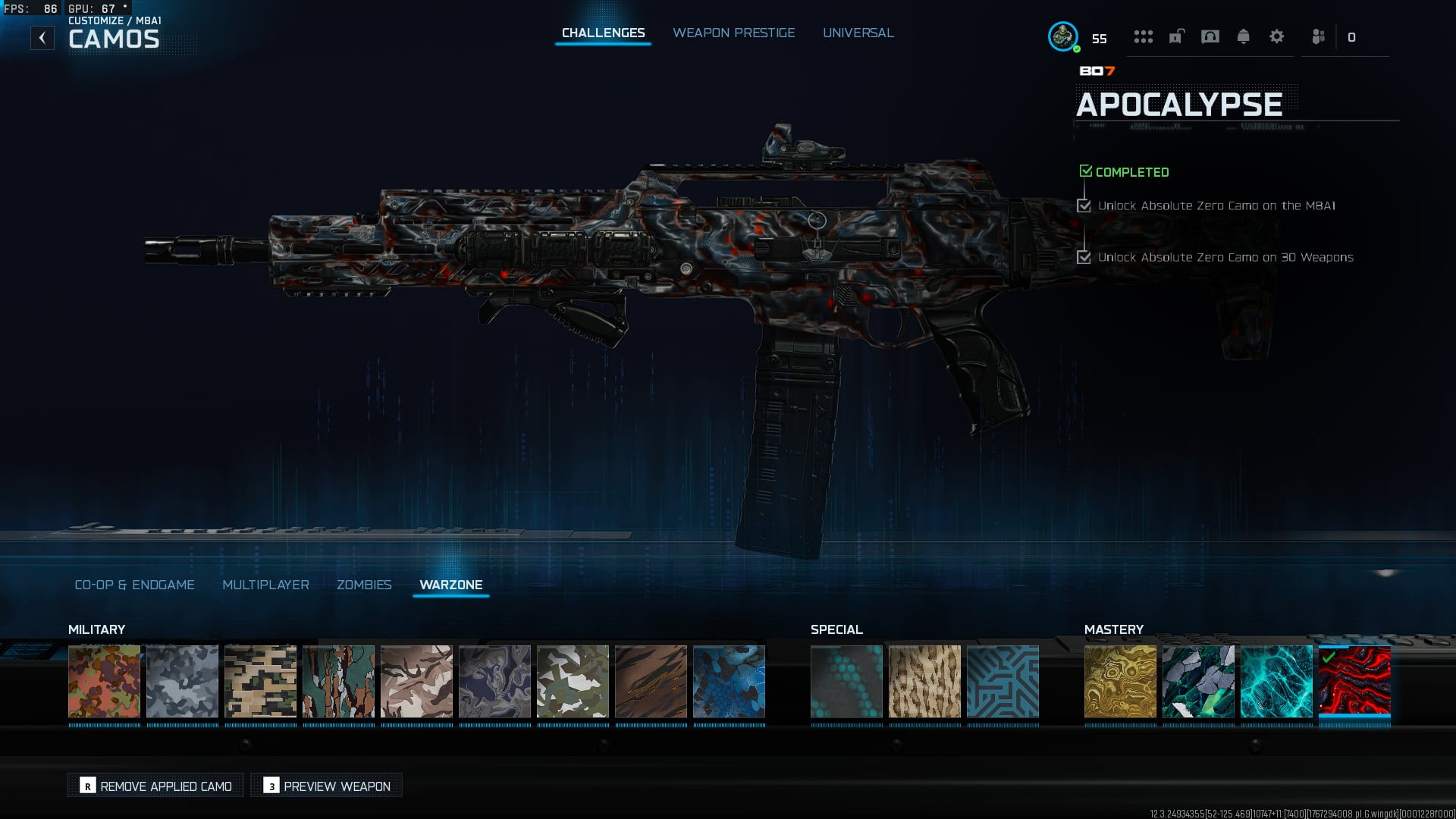1456x819 pixels.
Task: Choose the Zombies camo category
Action: 364,585
